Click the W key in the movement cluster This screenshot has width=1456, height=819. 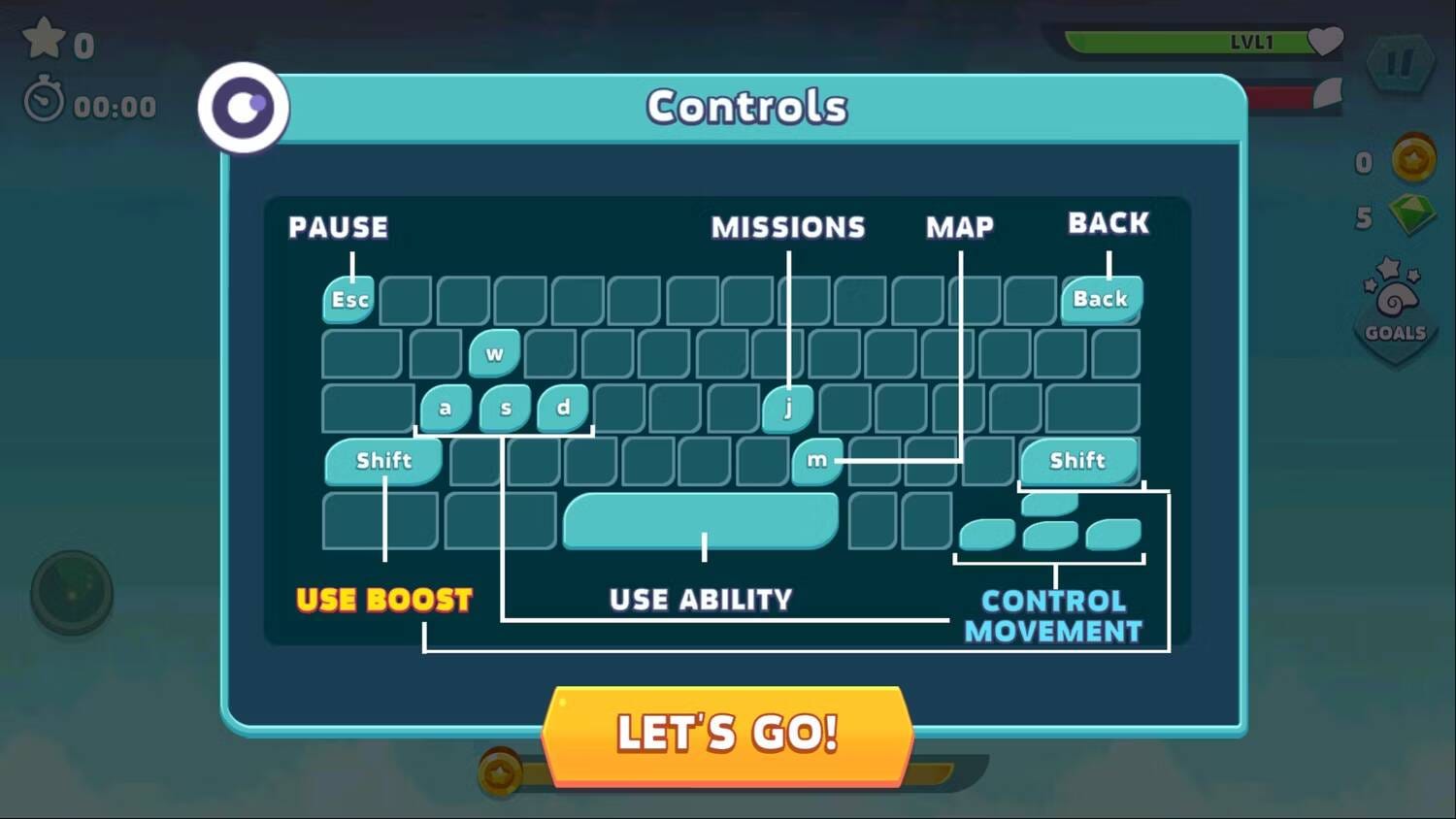point(495,353)
